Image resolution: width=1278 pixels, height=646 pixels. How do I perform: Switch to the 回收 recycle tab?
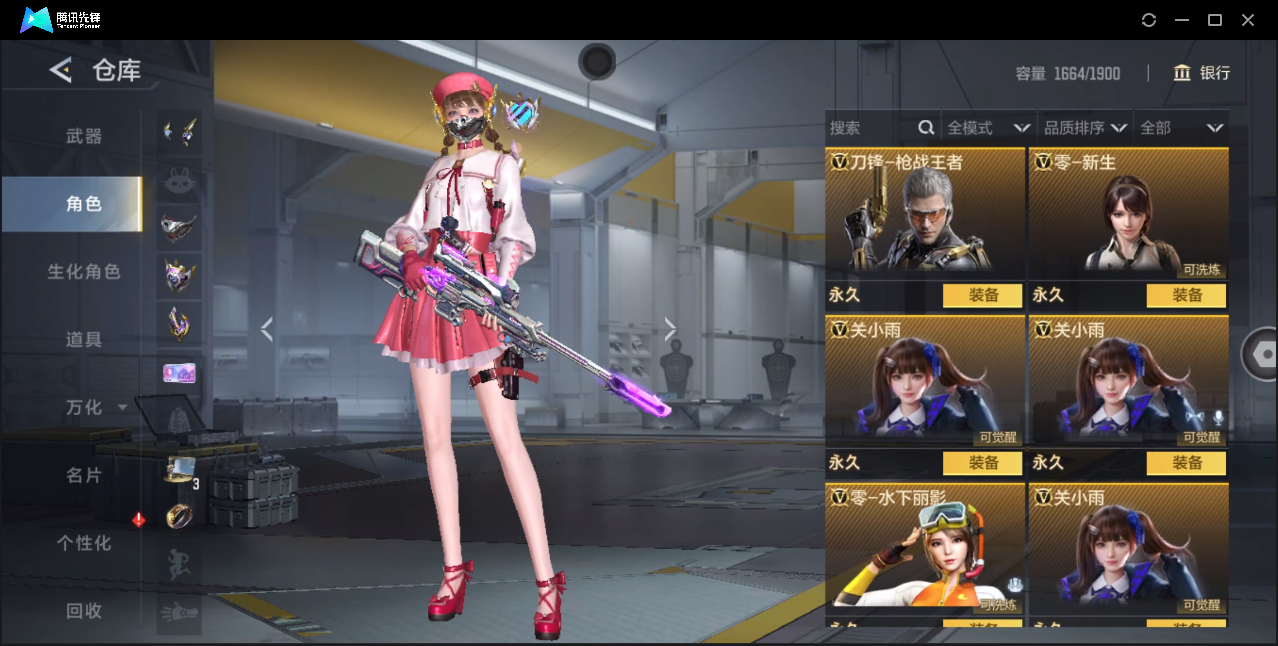tap(84, 610)
